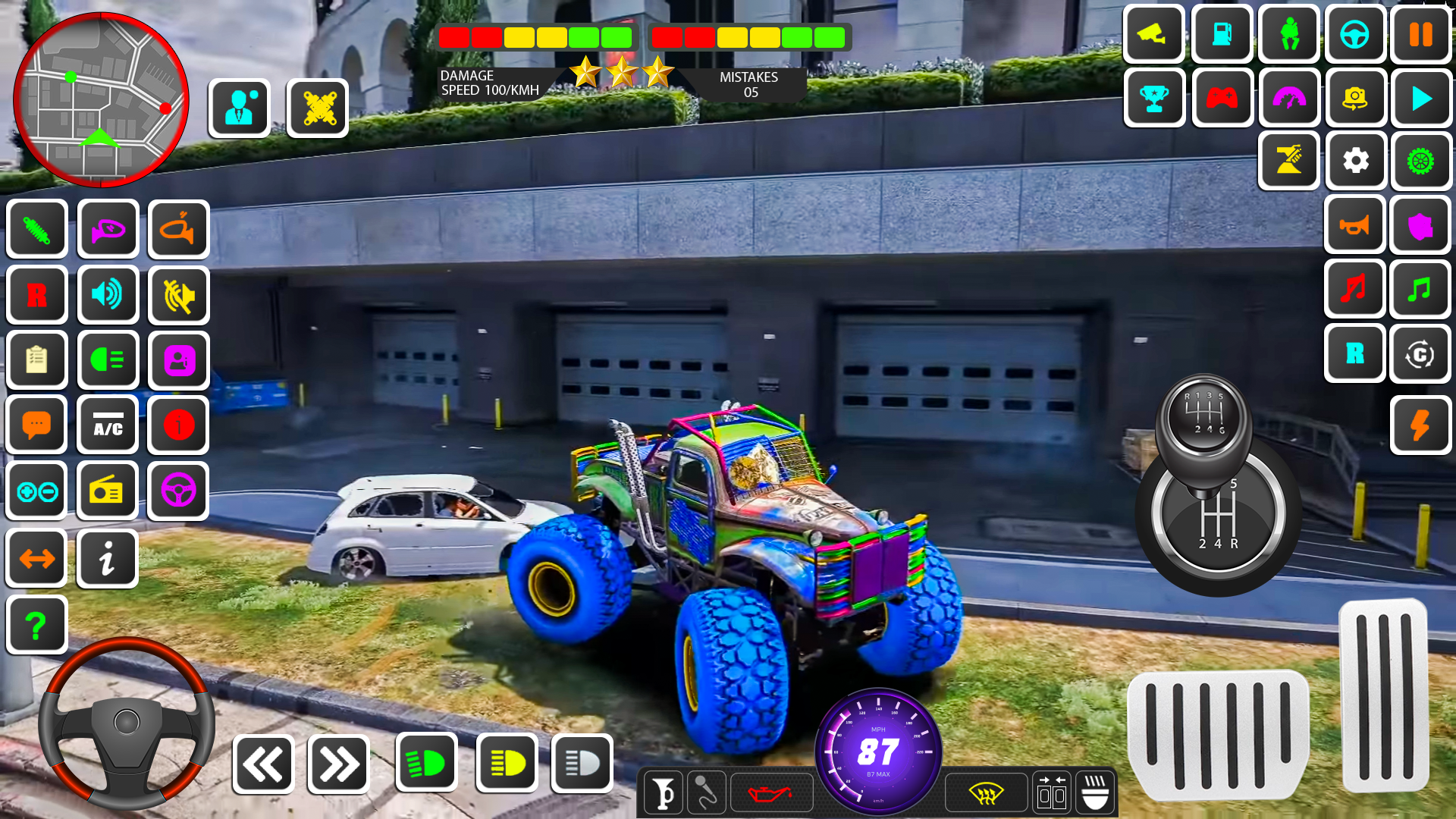Viewport: 1456px width, 819px height.
Task: Sound the orange air horn
Action: 1355,224
